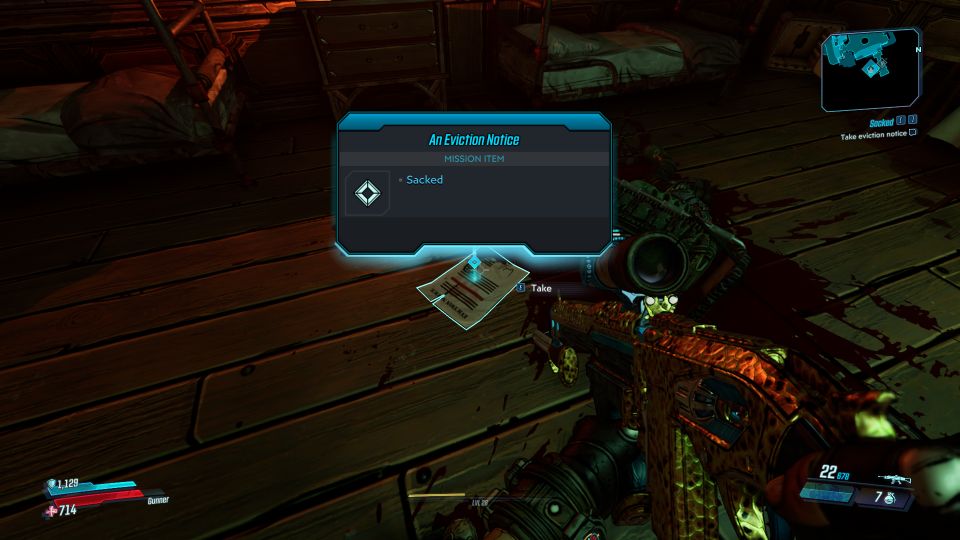Click the Take eviction notice objective
The height and width of the screenshot is (540, 960).
(x=874, y=132)
